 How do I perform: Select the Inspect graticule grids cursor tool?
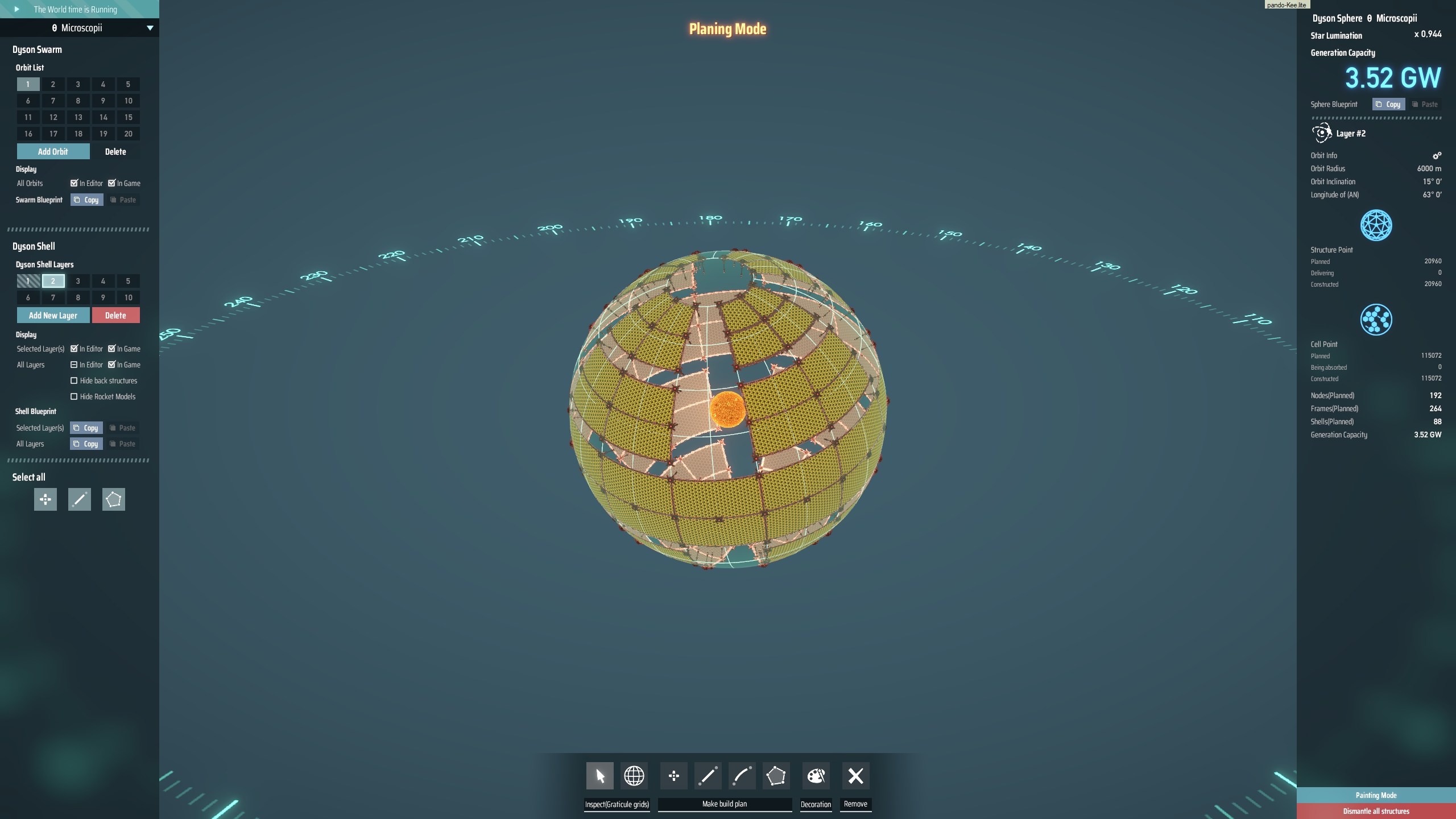tap(600, 776)
